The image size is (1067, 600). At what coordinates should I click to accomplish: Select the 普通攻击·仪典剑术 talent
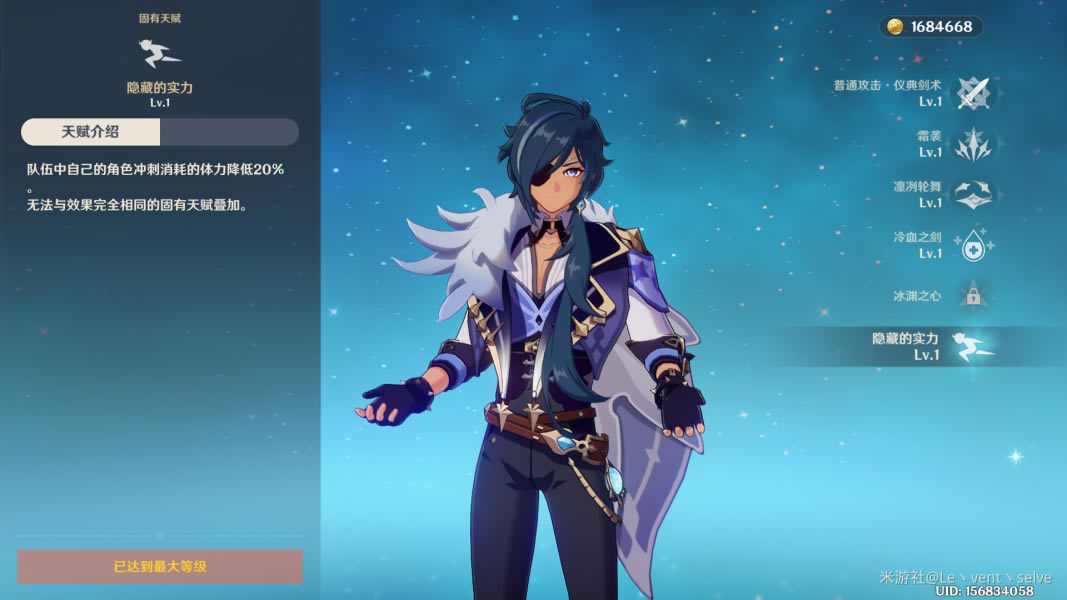point(971,93)
